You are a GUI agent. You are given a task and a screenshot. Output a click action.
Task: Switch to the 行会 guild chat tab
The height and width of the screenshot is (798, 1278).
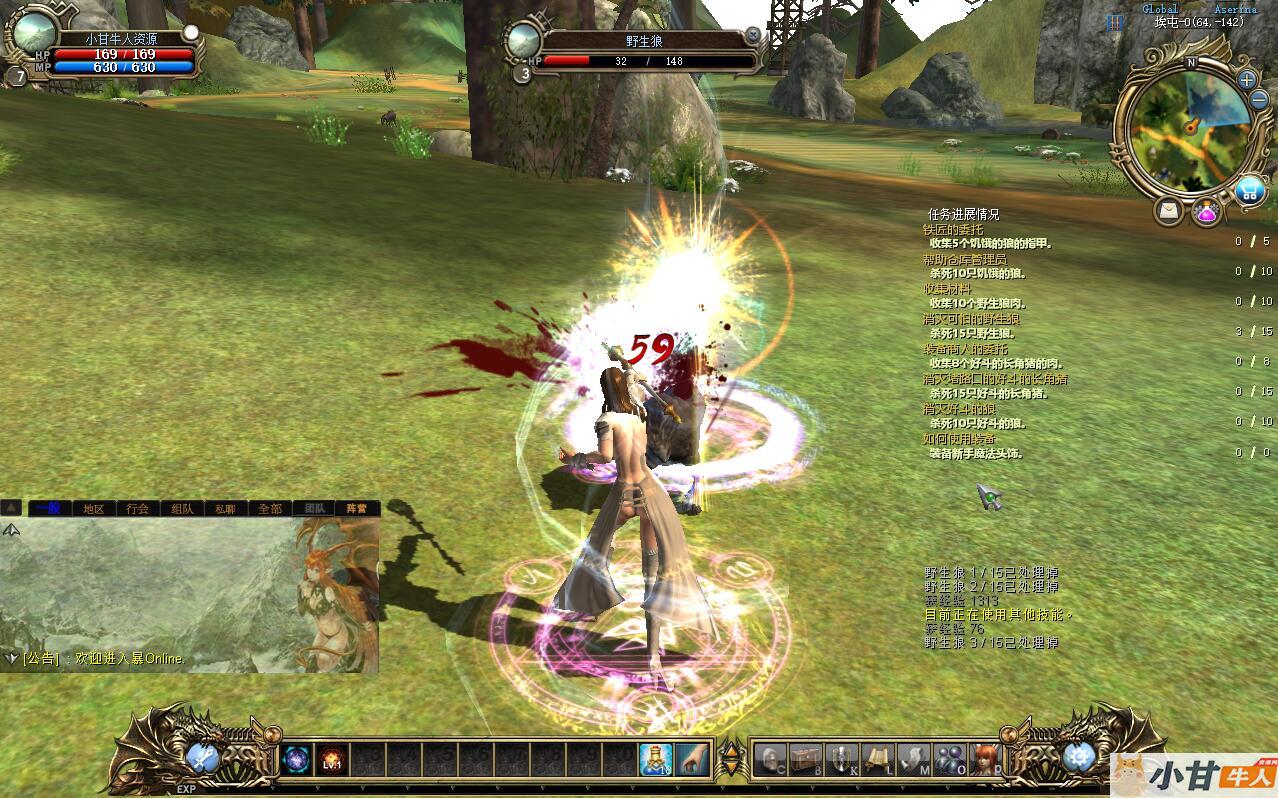pyautogui.click(x=137, y=508)
